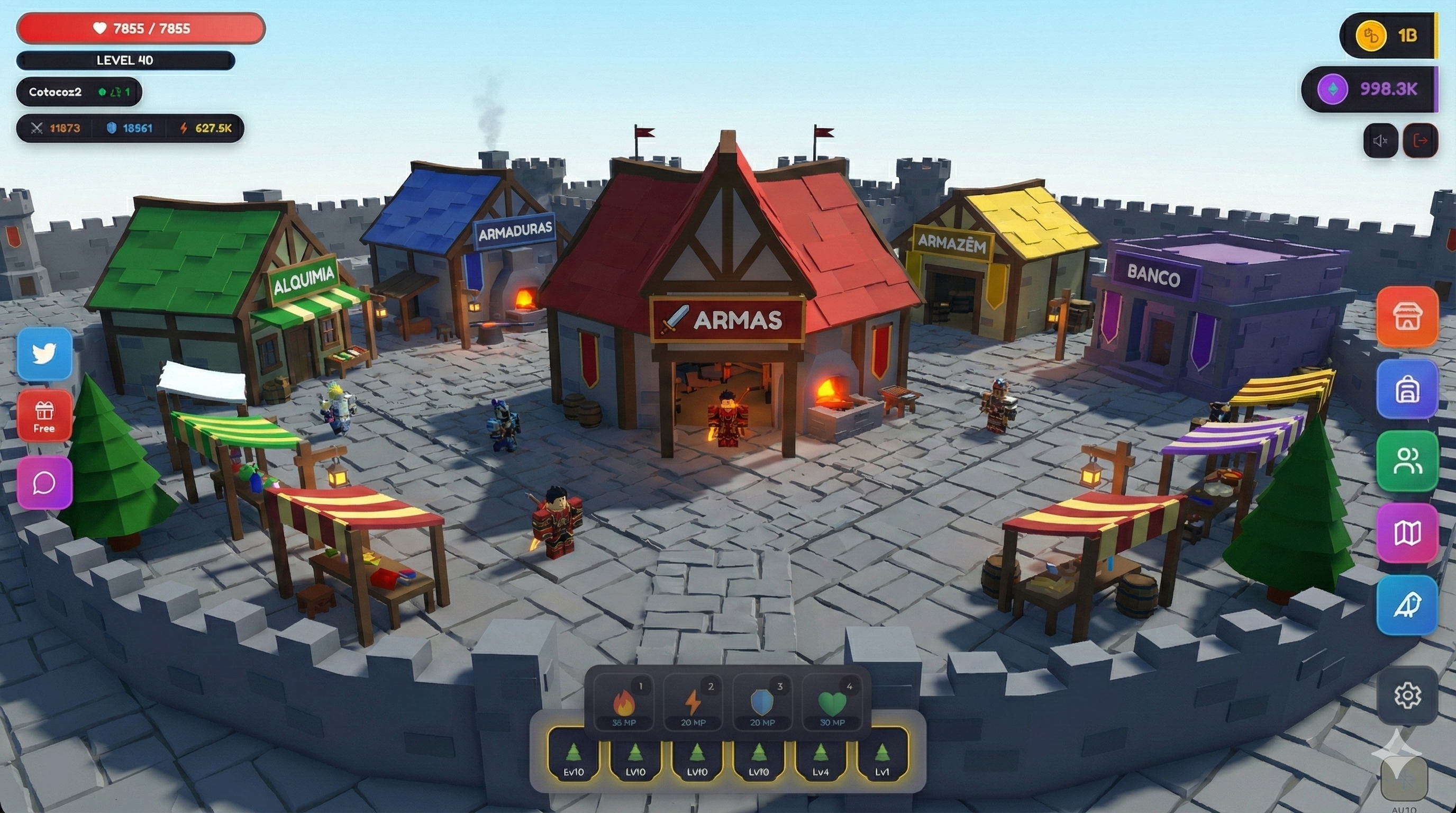Image resolution: width=1456 pixels, height=813 pixels.
Task: Click the Twitter bird icon
Action: [x=44, y=355]
